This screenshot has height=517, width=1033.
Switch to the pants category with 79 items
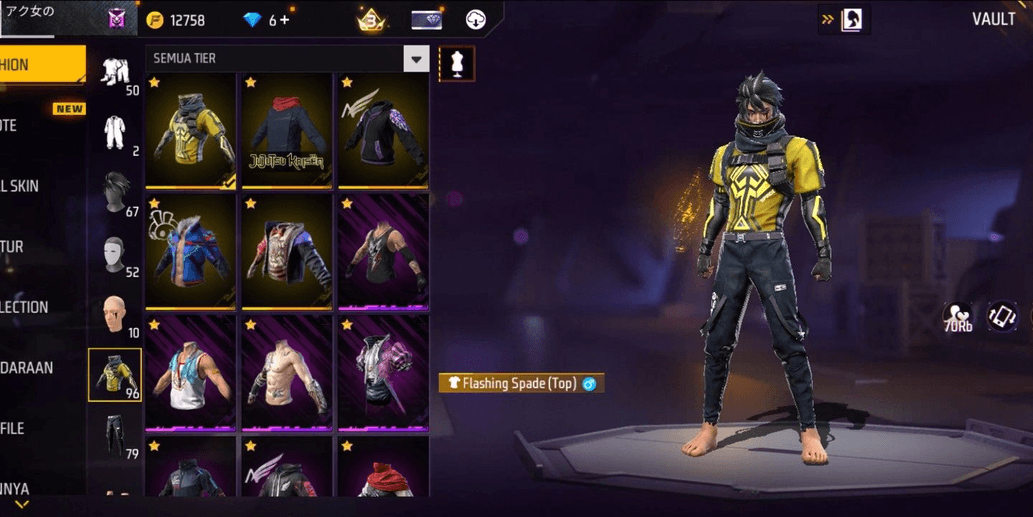pos(115,437)
